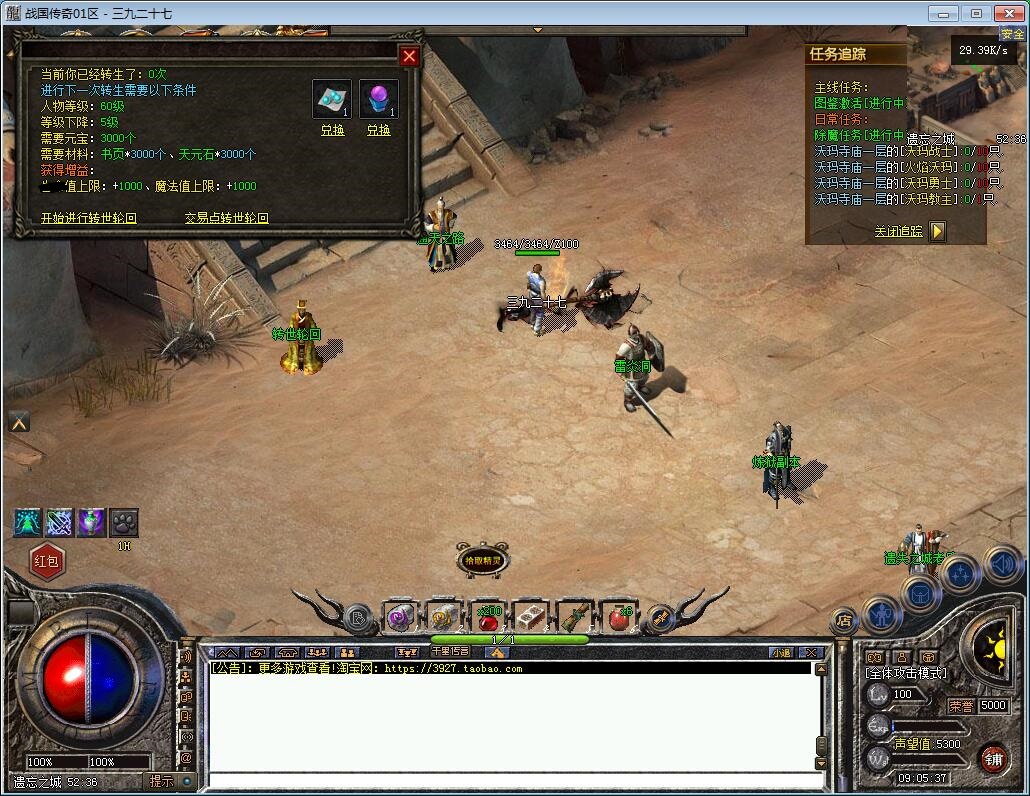Select the 图鉴激活 main quest entry
Image resolution: width=1030 pixels, height=796 pixels.
859,103
